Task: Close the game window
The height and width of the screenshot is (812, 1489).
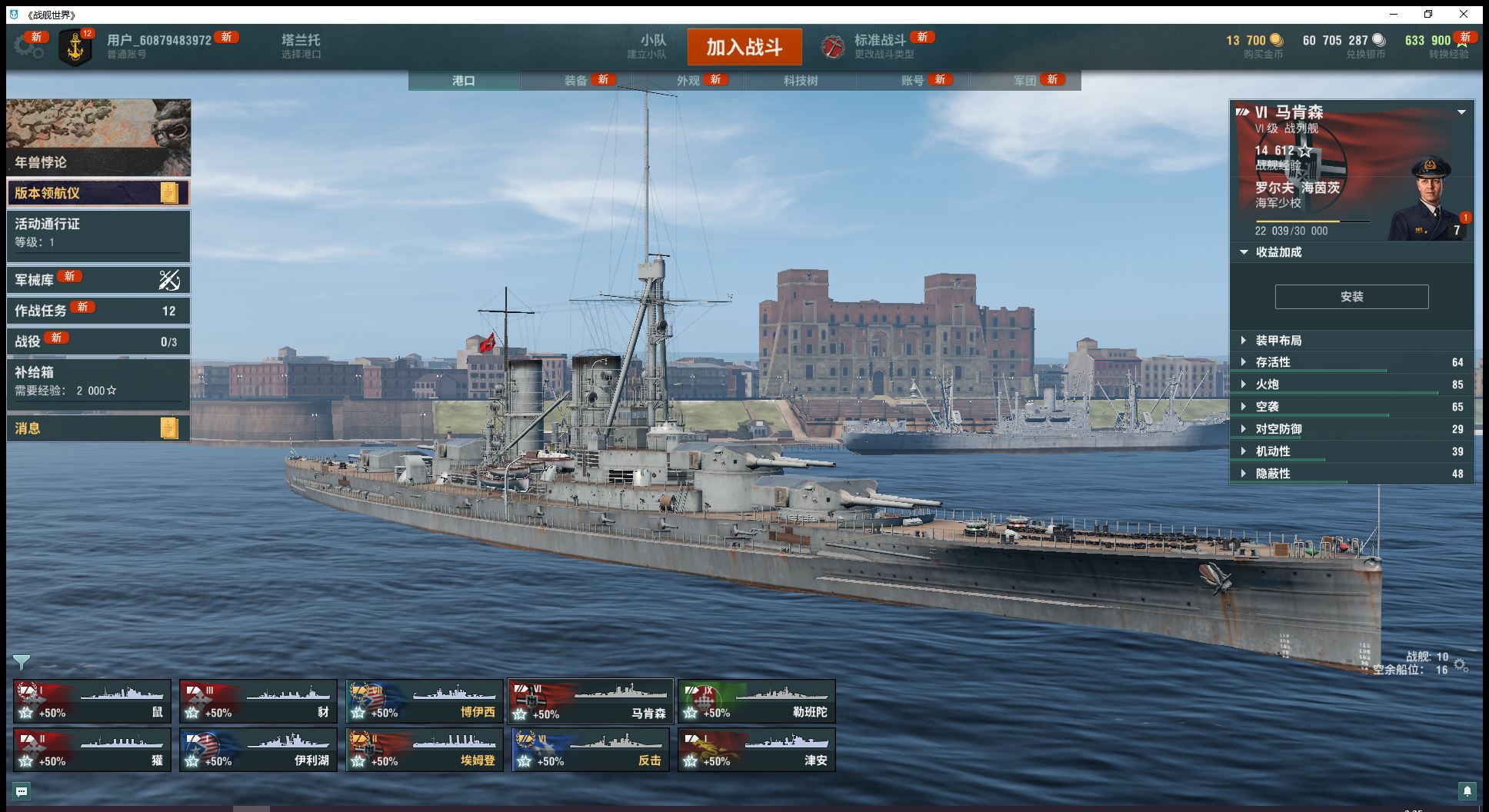Action: point(1463,15)
